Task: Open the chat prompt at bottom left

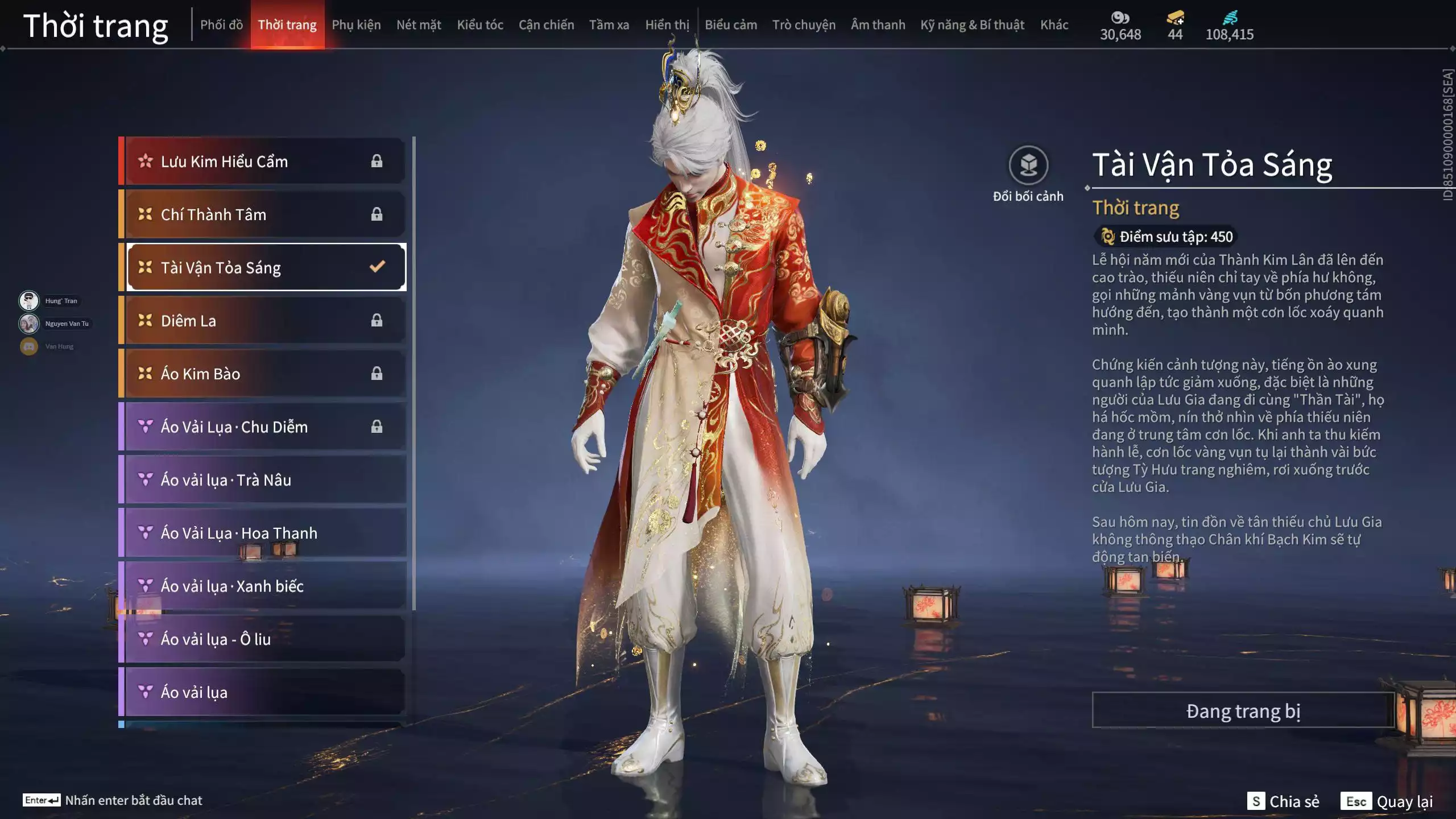Action: coord(114,800)
